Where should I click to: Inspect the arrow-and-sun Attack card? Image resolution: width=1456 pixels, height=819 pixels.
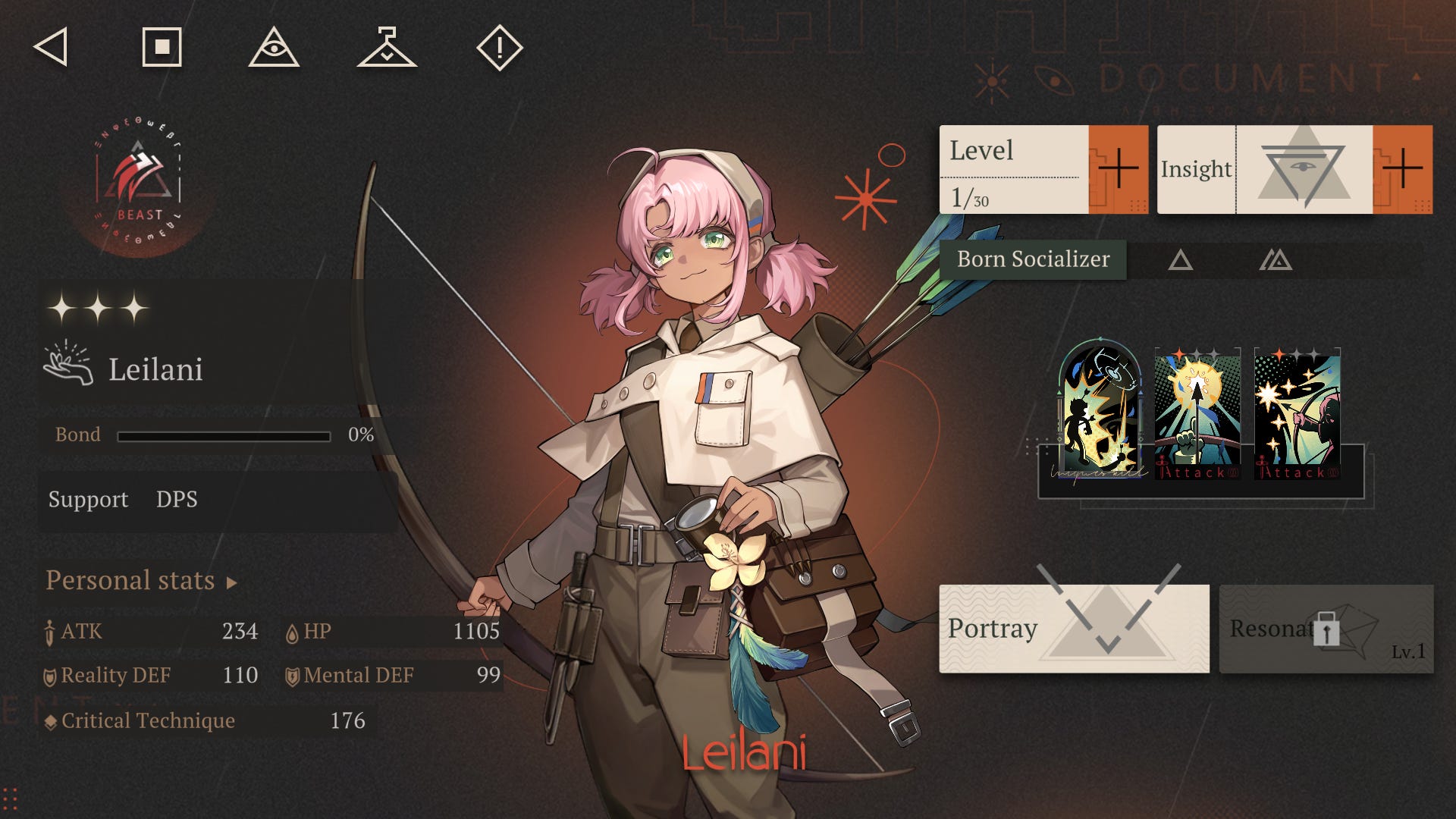(1197, 414)
